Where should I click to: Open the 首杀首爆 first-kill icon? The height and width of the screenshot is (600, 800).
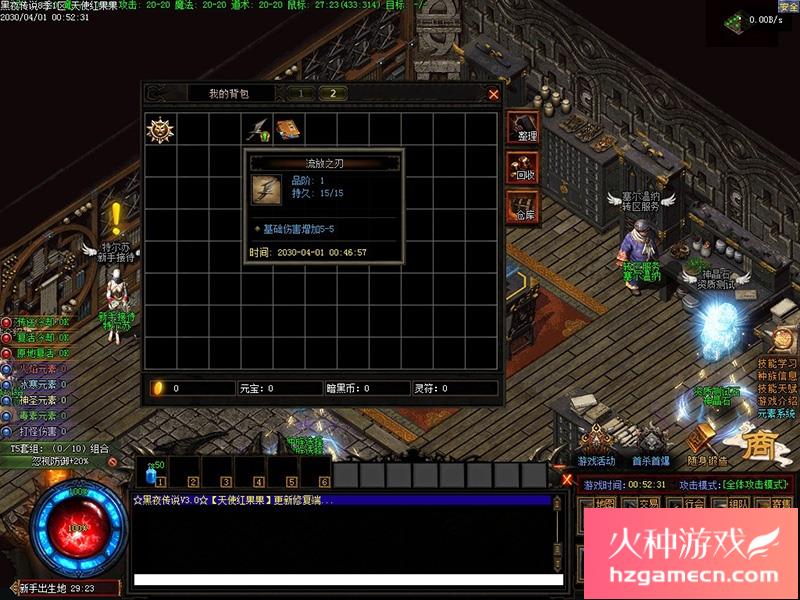click(650, 442)
